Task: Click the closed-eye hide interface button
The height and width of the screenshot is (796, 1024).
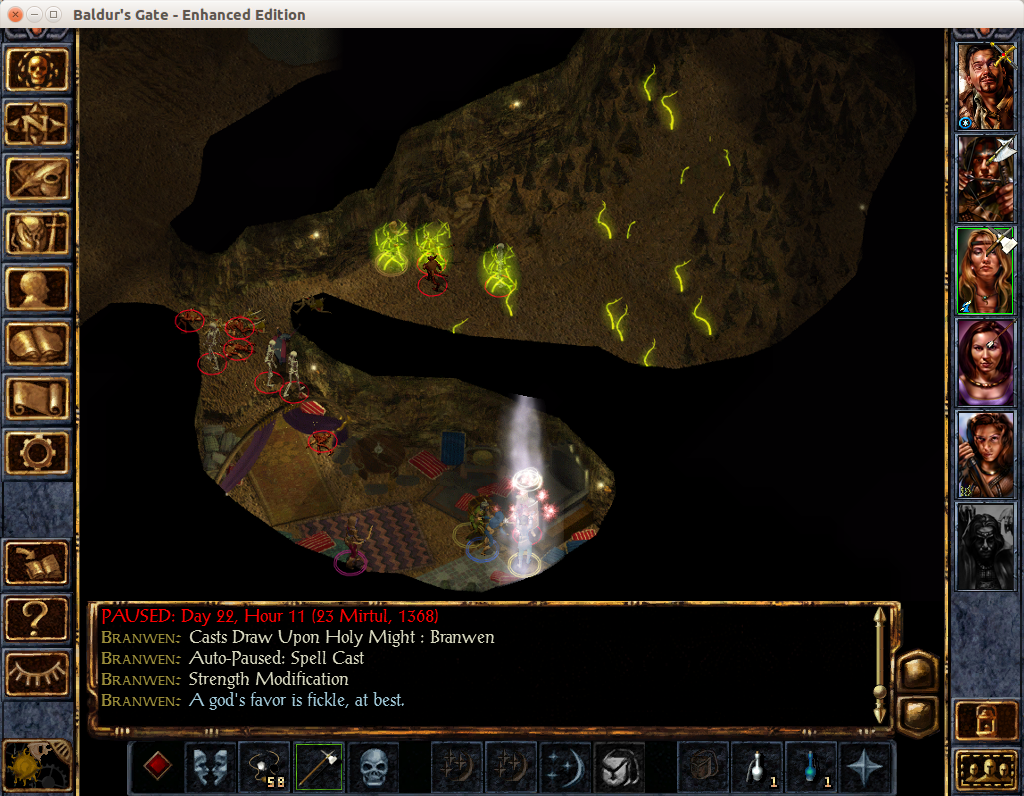Action: (38, 673)
